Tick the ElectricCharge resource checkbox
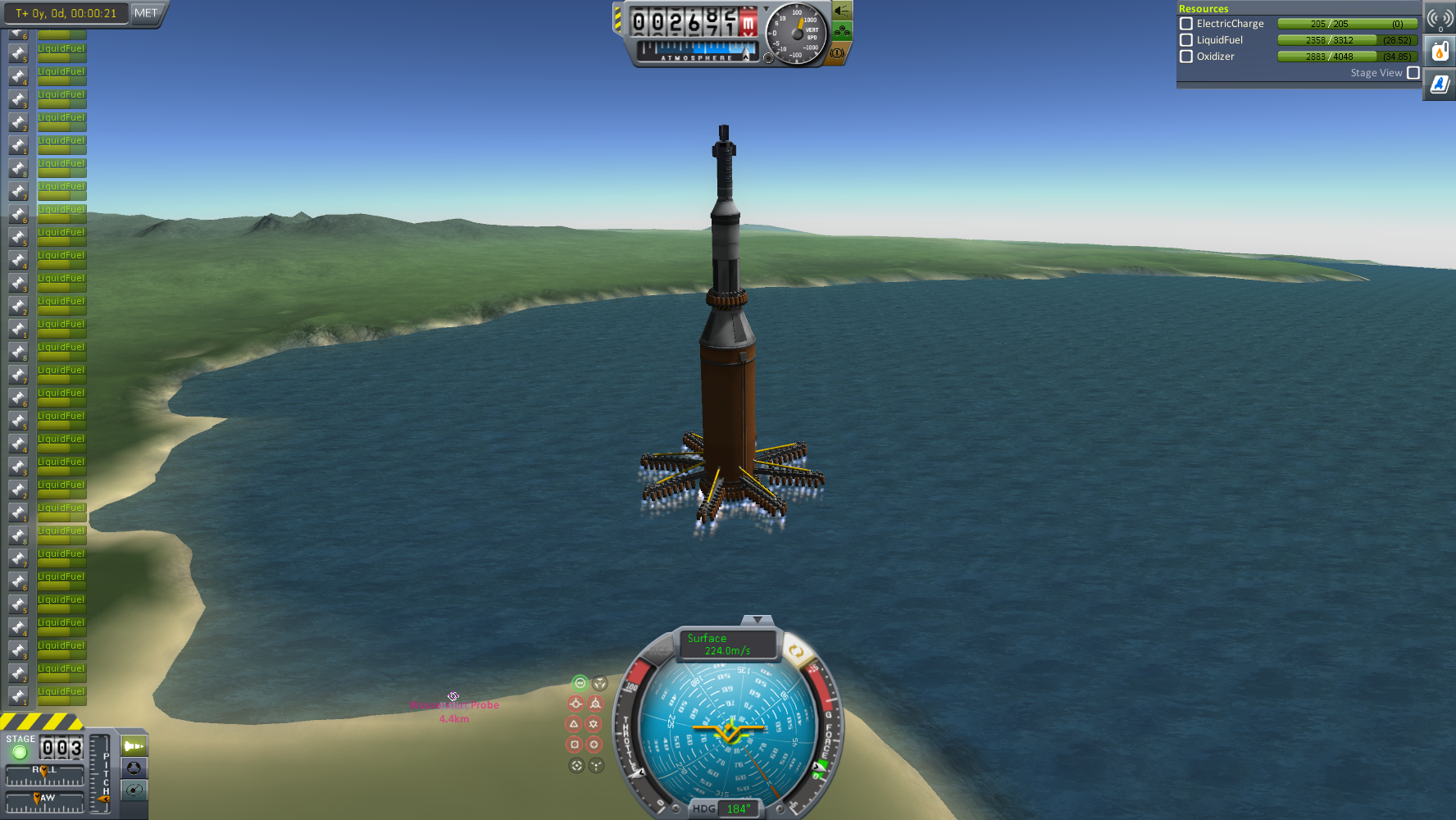The height and width of the screenshot is (820, 1456). [x=1185, y=24]
